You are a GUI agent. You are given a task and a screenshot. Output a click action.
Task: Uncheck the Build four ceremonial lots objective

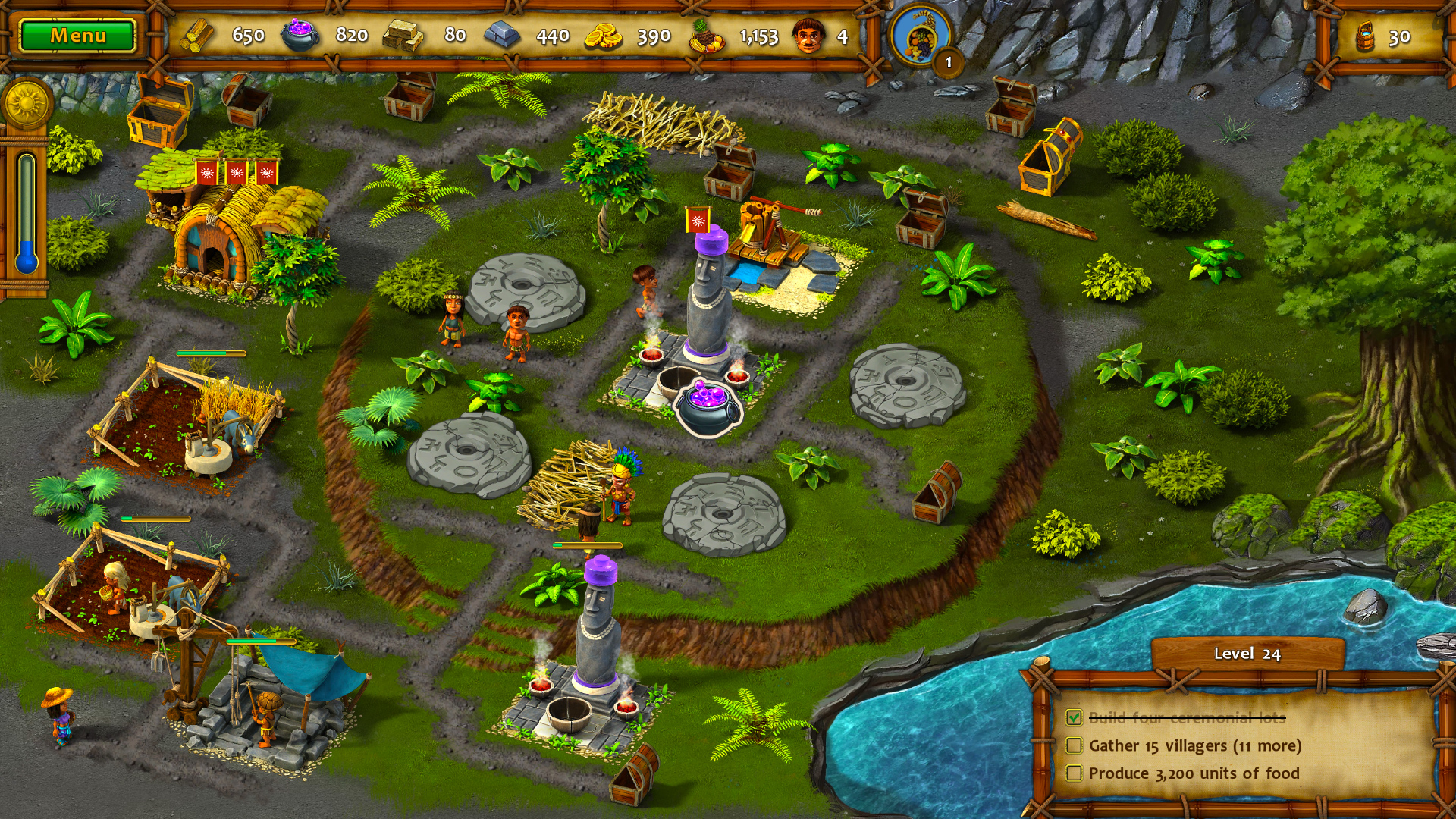tap(1074, 718)
